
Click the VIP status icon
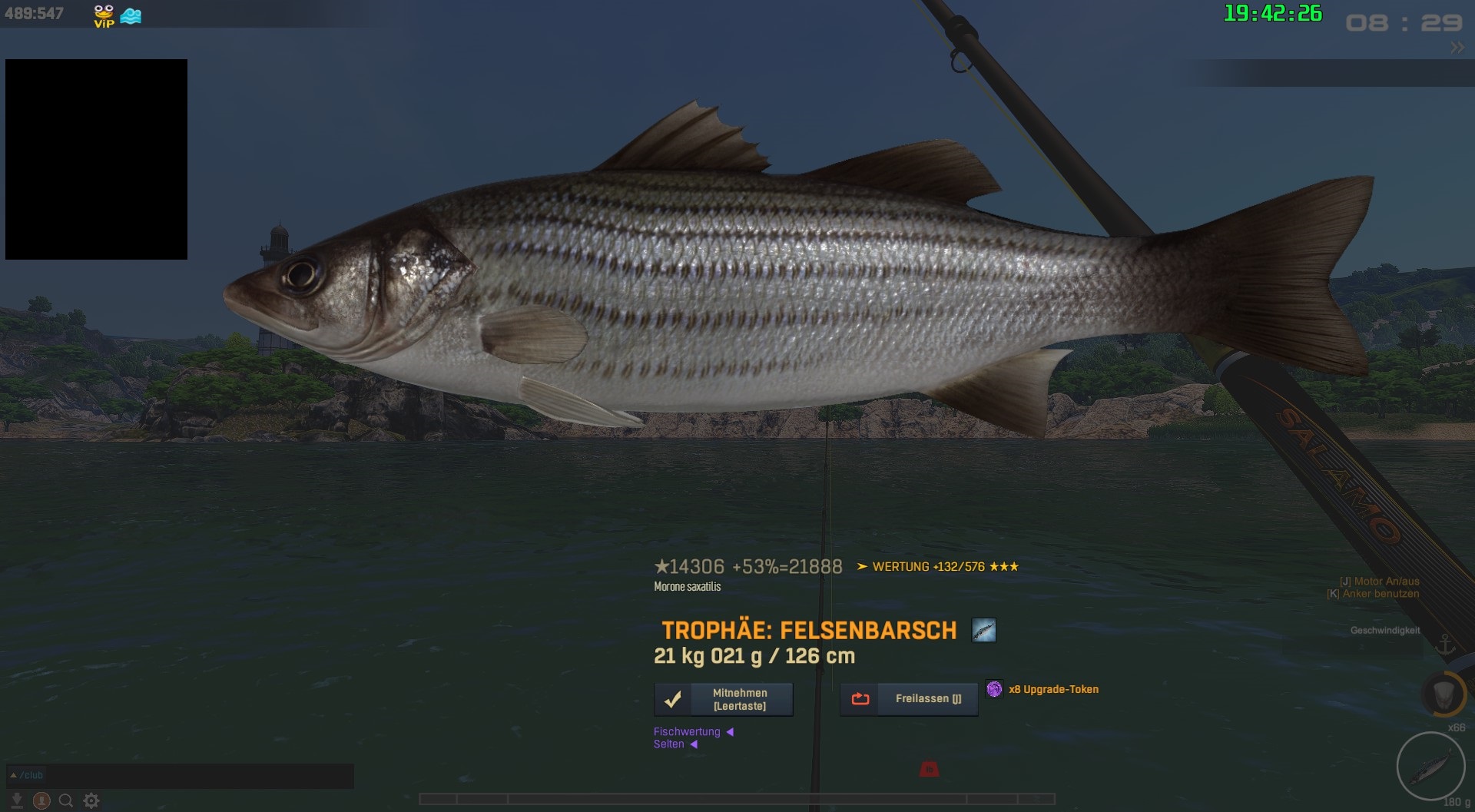[104, 15]
